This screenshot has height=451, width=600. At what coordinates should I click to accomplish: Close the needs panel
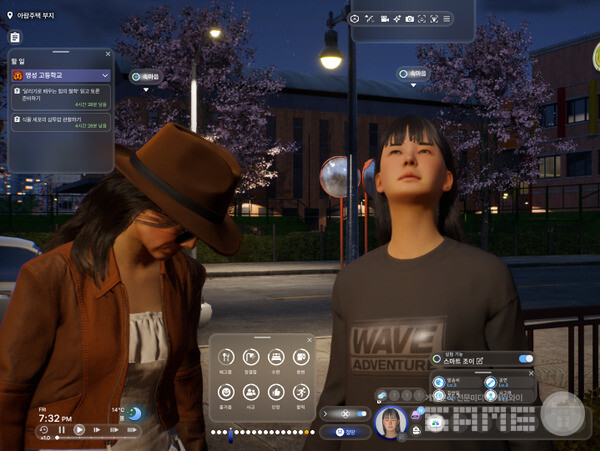pyautogui.click(x=310, y=340)
